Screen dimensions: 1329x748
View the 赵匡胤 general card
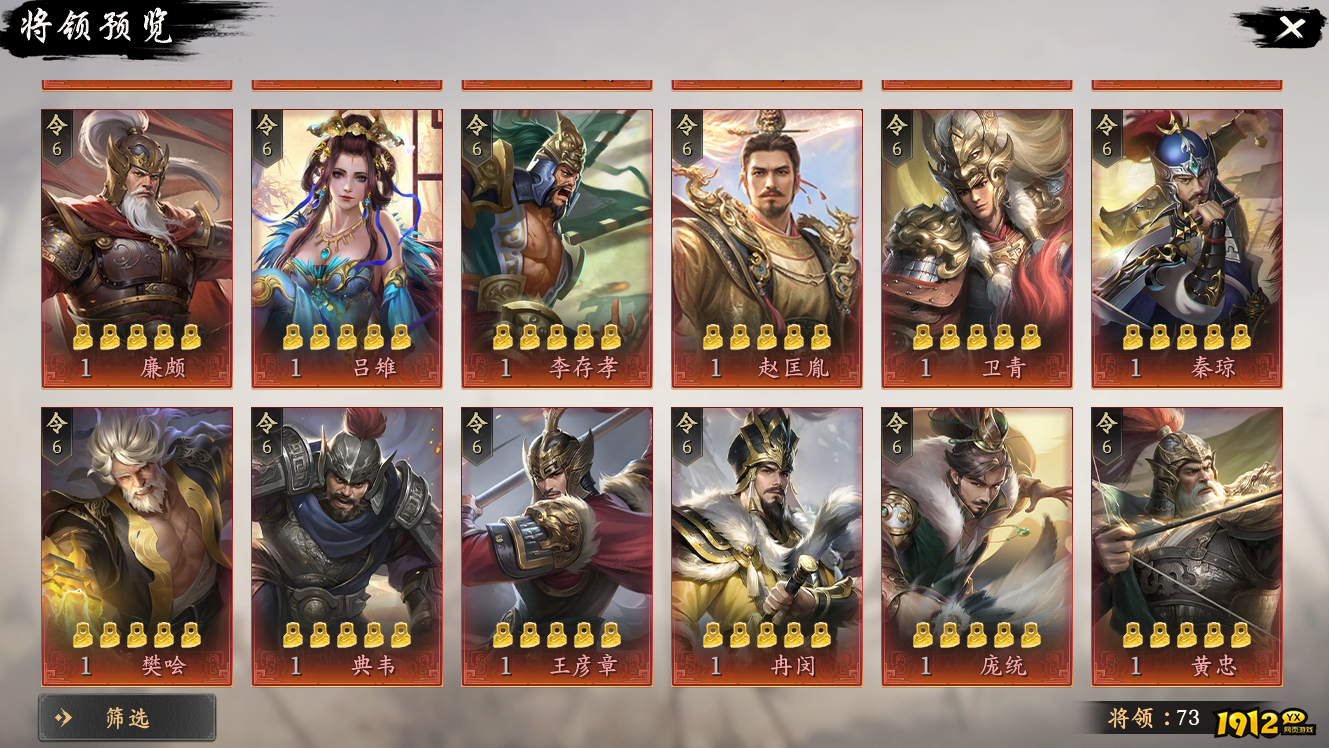click(x=767, y=248)
